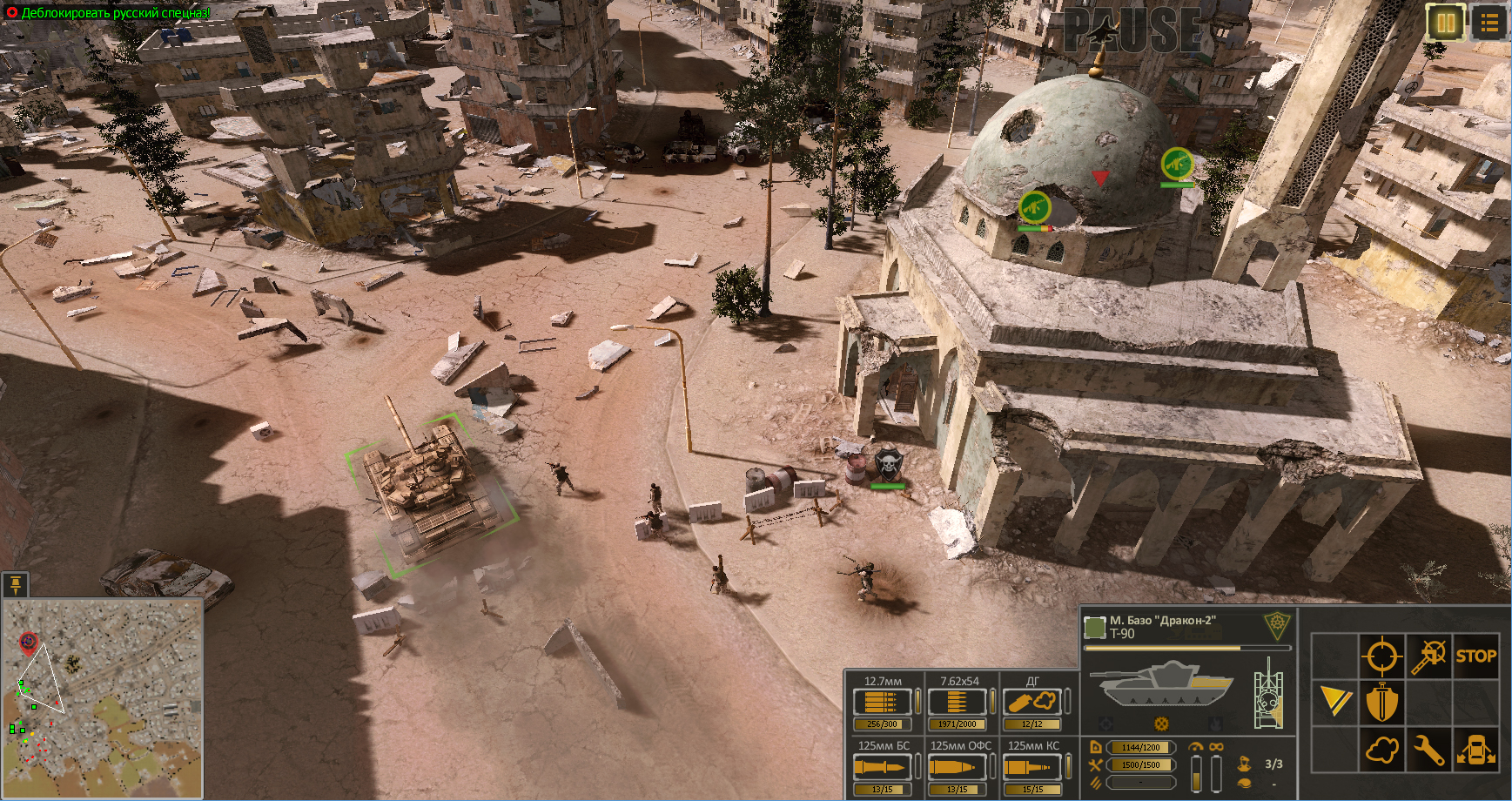This screenshot has height=801, width=1512.
Task: Enable the hold-fire crossed-weapon command
Action: pyautogui.click(x=1428, y=656)
